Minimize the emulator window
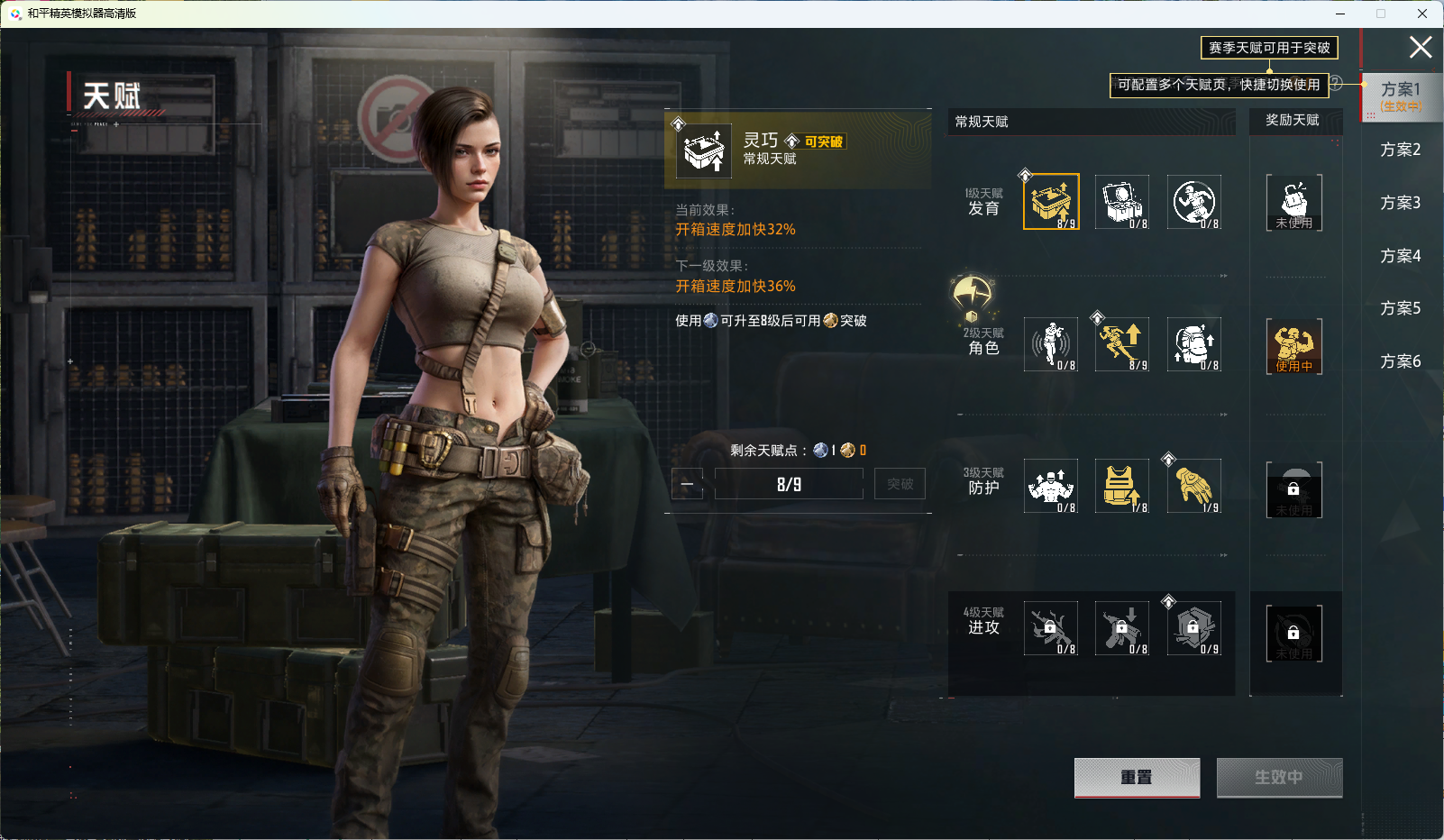Image resolution: width=1444 pixels, height=840 pixels. click(1340, 14)
